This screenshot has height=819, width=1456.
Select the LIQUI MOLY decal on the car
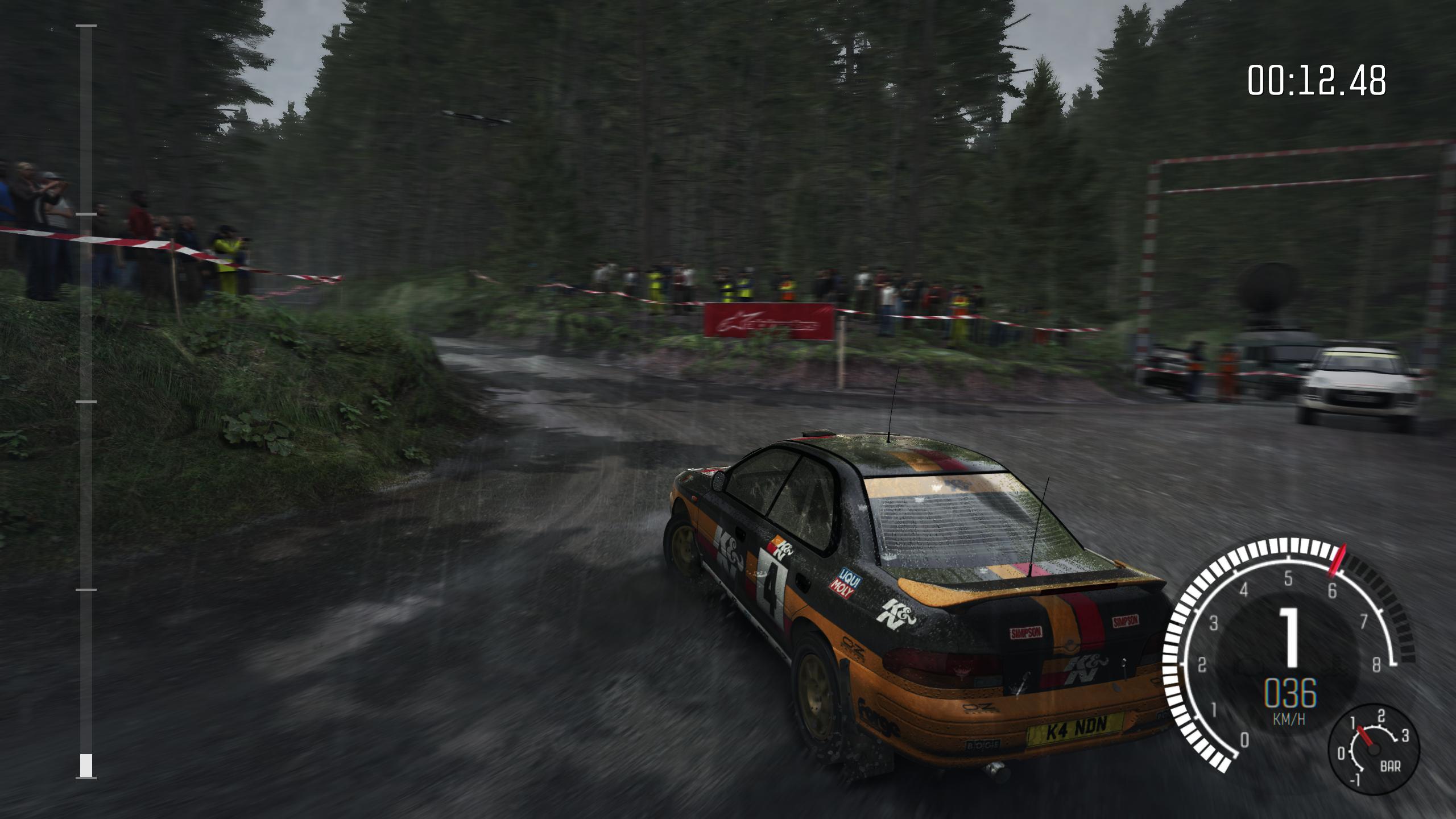coord(846,582)
